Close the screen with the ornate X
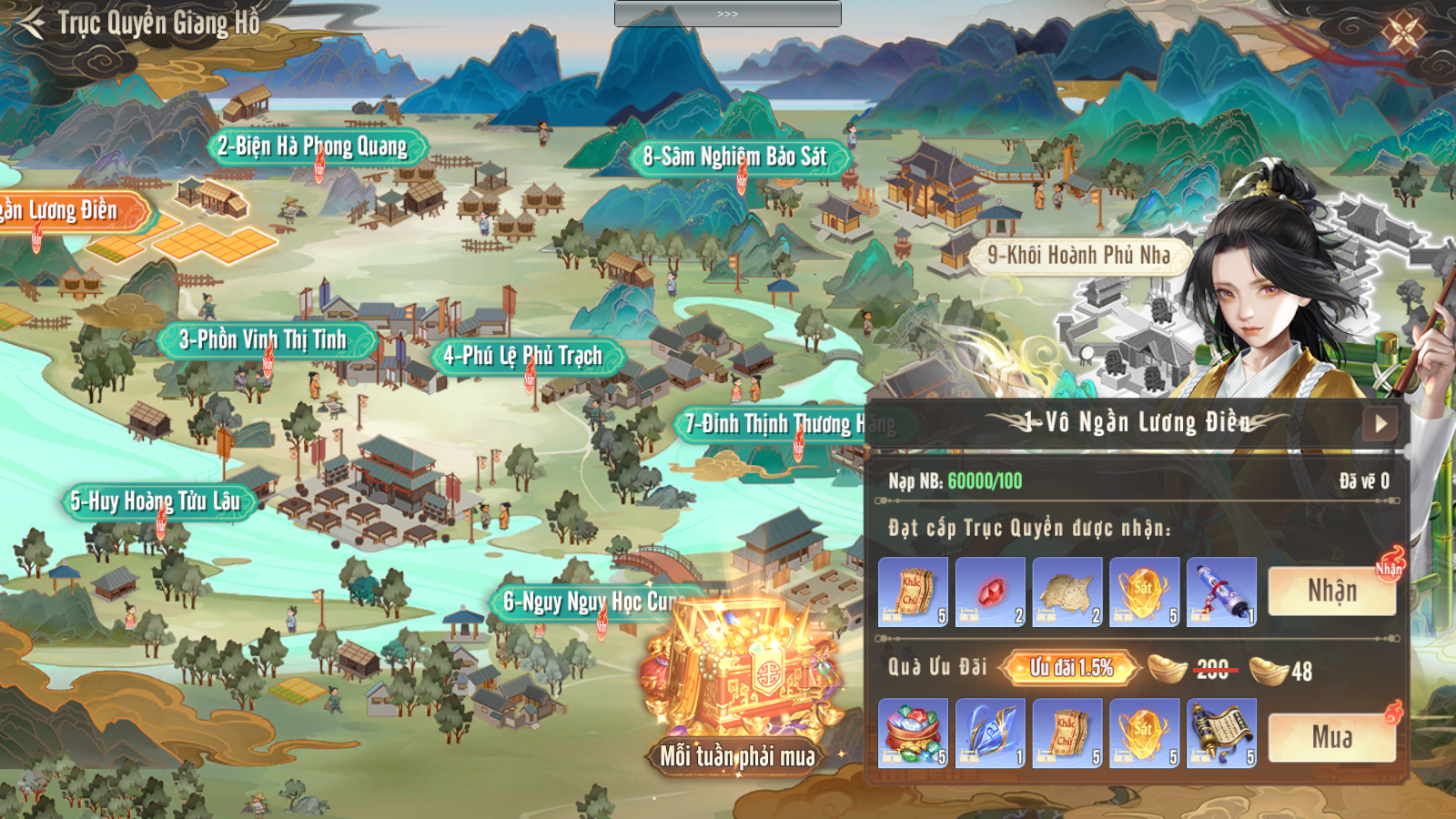 1402,34
